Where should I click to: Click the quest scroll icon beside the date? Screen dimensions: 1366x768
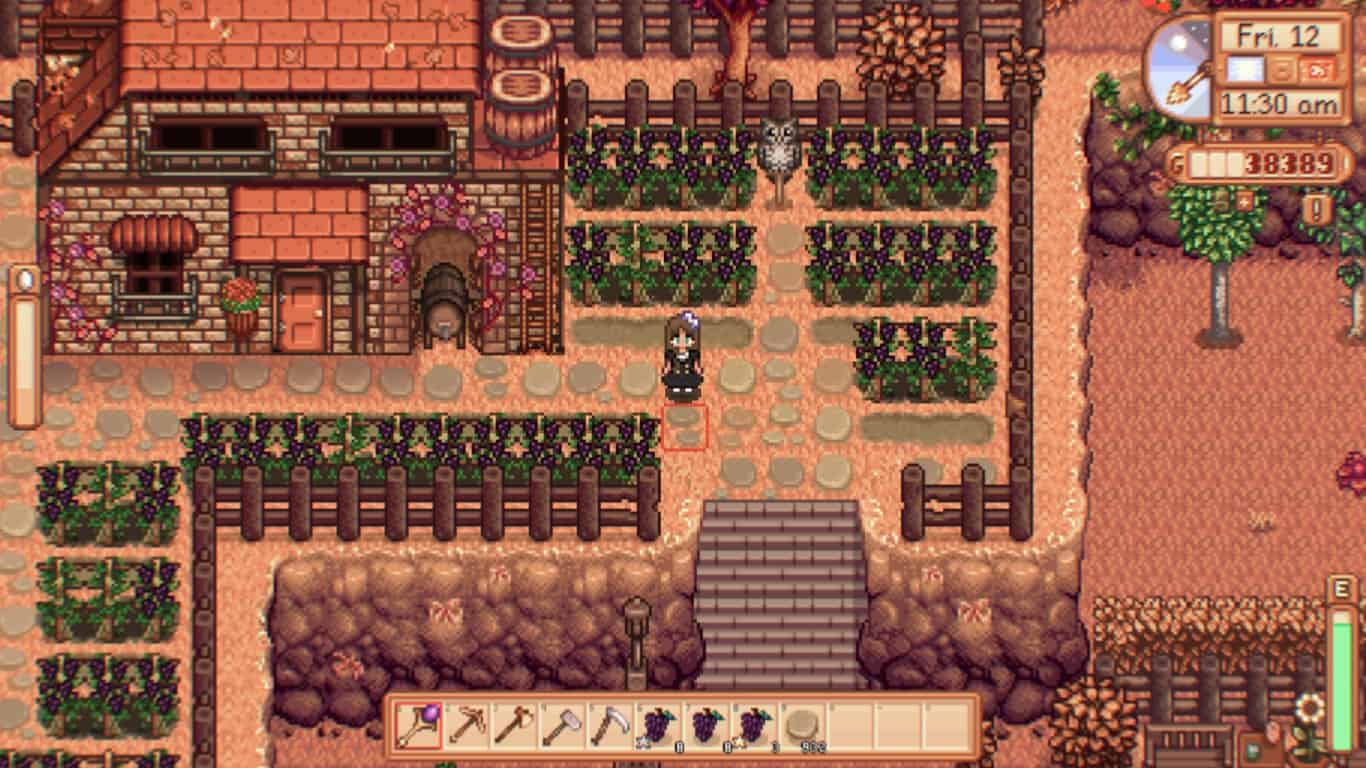point(1318,70)
